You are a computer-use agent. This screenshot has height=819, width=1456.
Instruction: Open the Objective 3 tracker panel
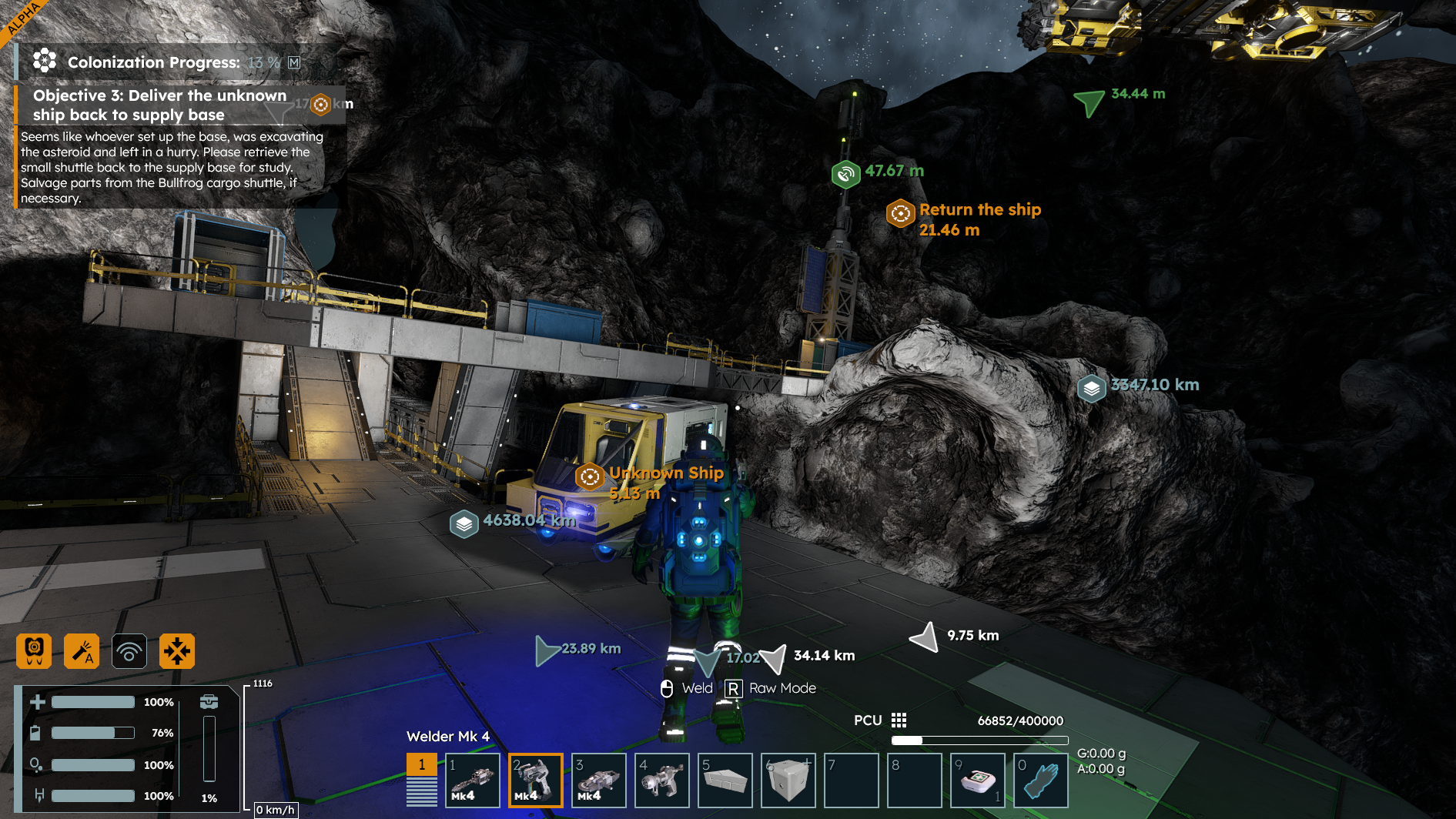[159, 105]
